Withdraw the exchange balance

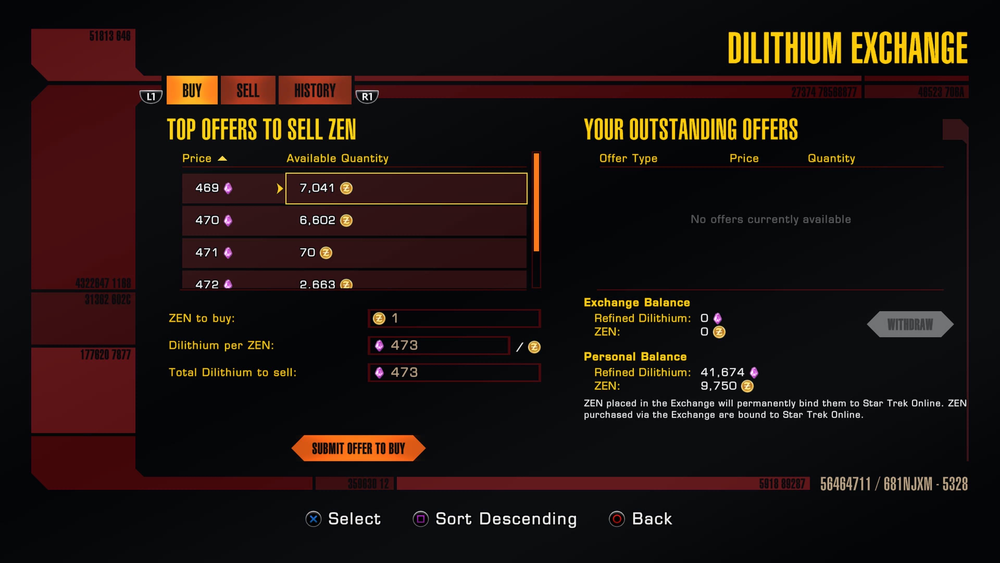(909, 325)
